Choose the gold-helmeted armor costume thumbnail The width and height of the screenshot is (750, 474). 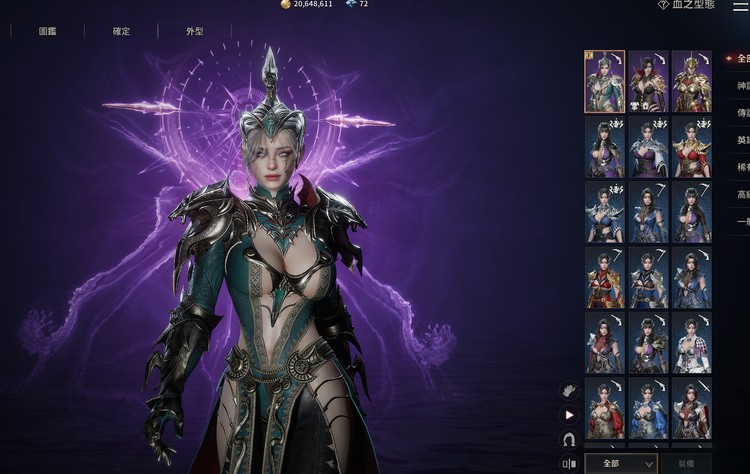(x=691, y=81)
